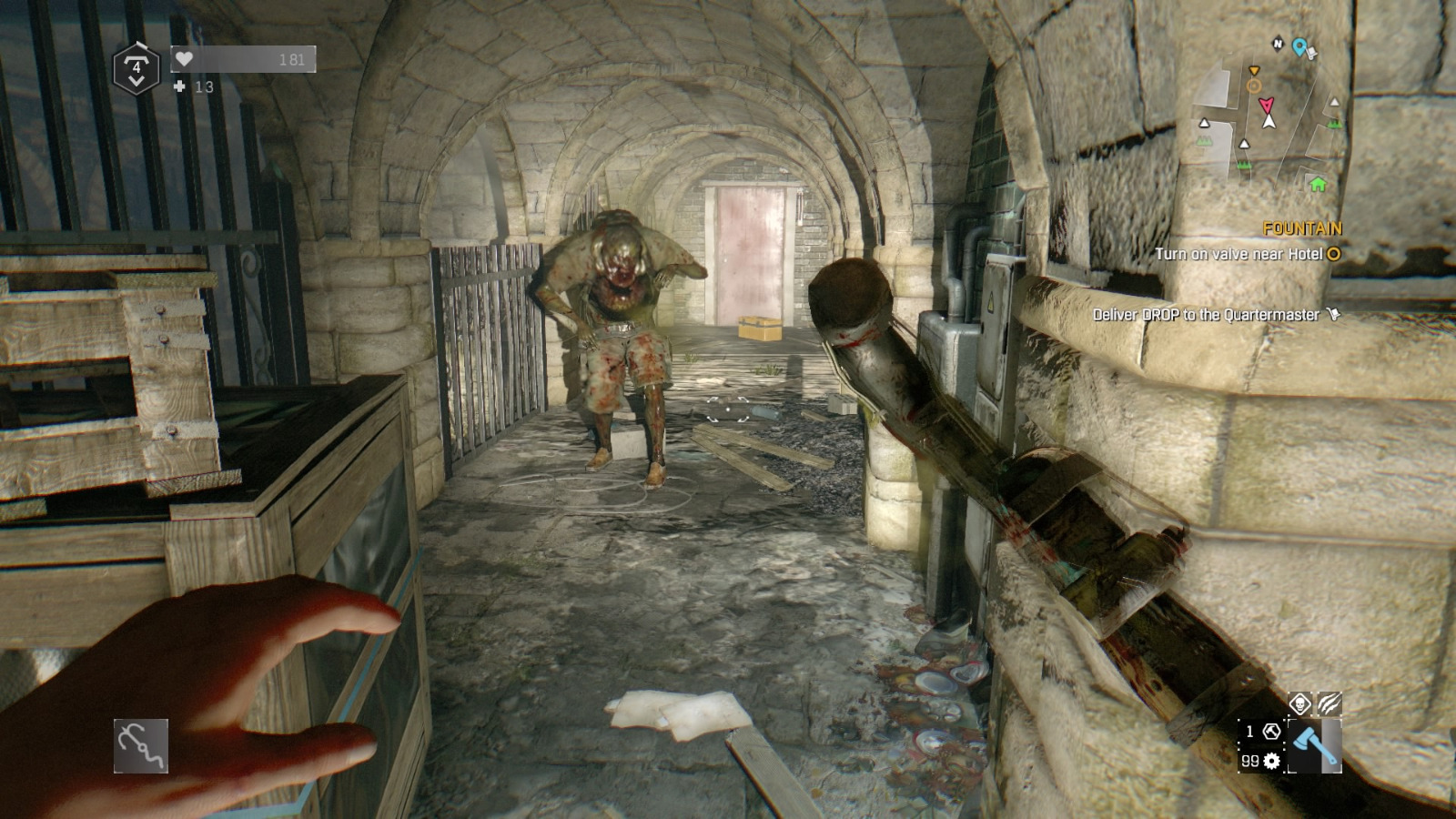The width and height of the screenshot is (1456, 819).
Task: Click the skull hazard icon above the weapon
Action: [1300, 703]
